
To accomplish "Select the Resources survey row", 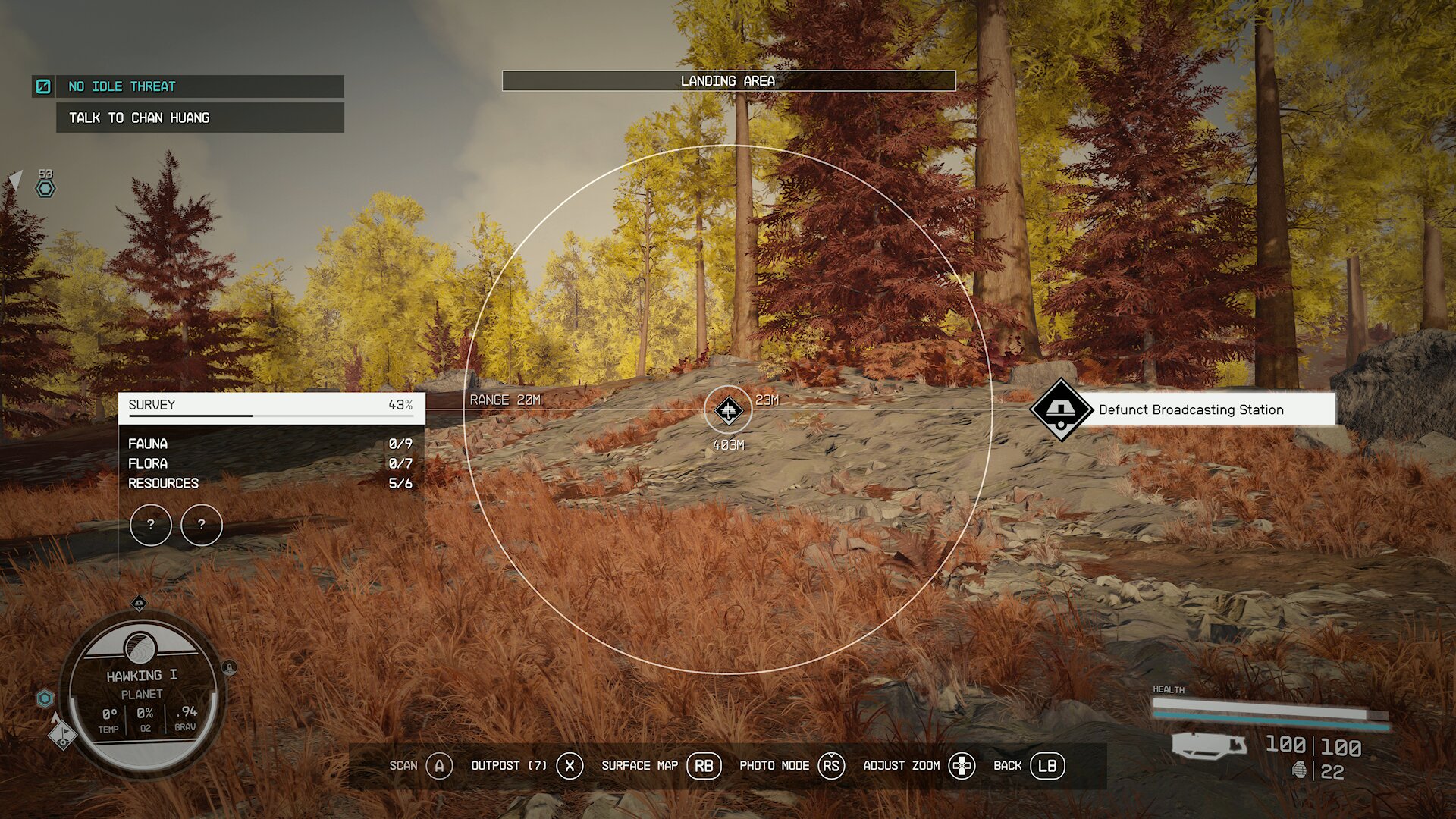I will 270,483.
